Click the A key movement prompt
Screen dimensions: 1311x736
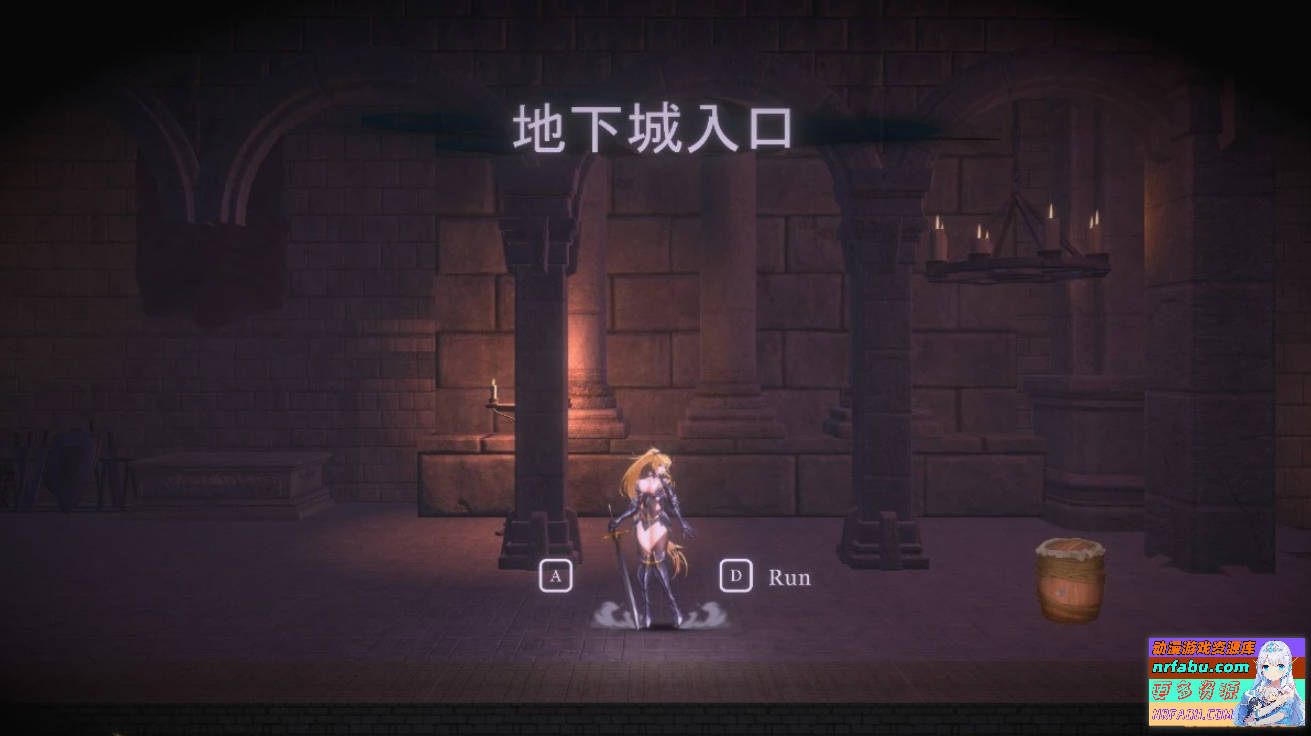pos(555,576)
